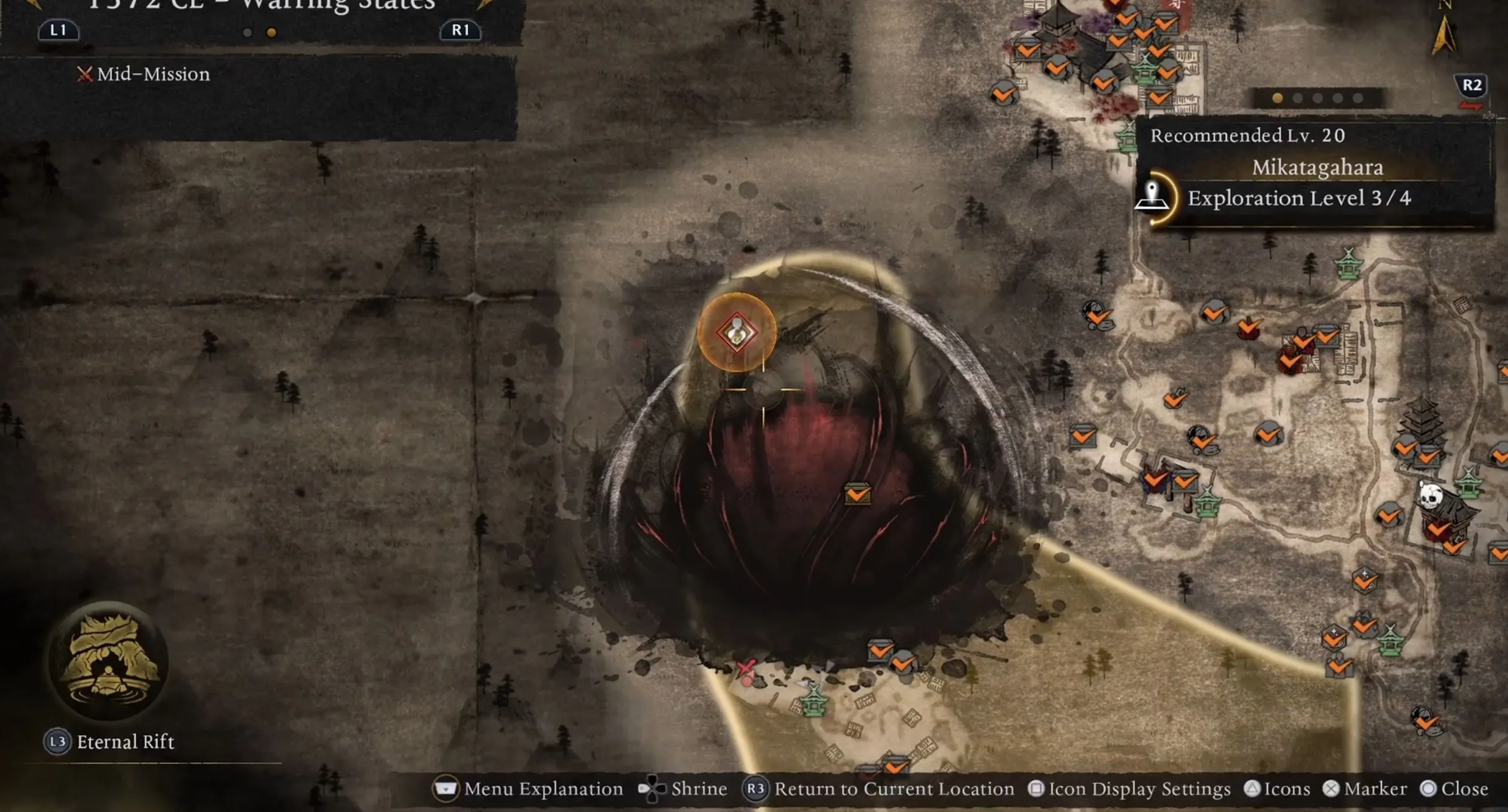The image size is (1508, 812).
Task: Select the Shrine option in bottom bar
Action: (683, 789)
